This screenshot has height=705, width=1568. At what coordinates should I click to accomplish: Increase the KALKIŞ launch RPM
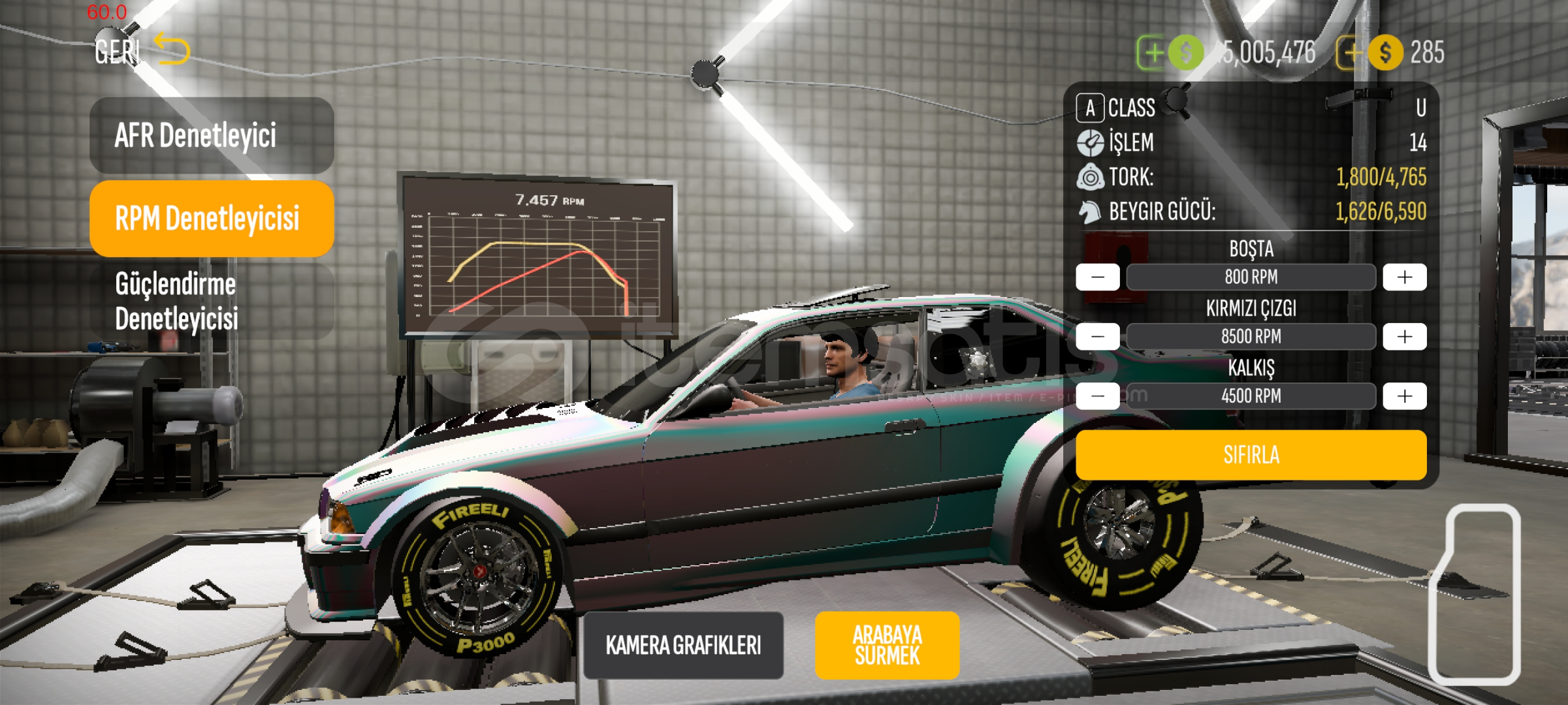[x=1404, y=396]
